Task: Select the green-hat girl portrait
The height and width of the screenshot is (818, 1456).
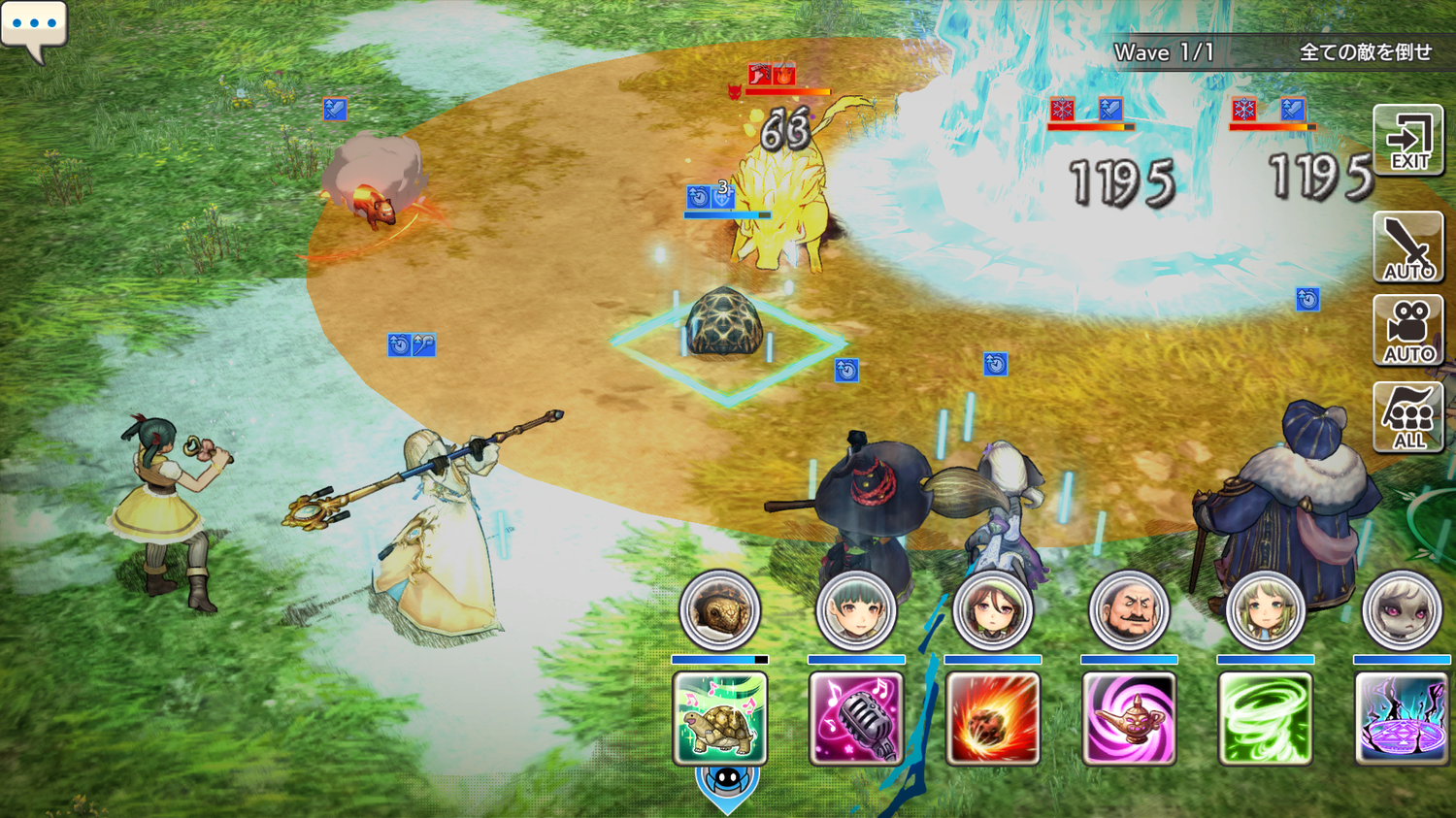Action: pos(992,610)
